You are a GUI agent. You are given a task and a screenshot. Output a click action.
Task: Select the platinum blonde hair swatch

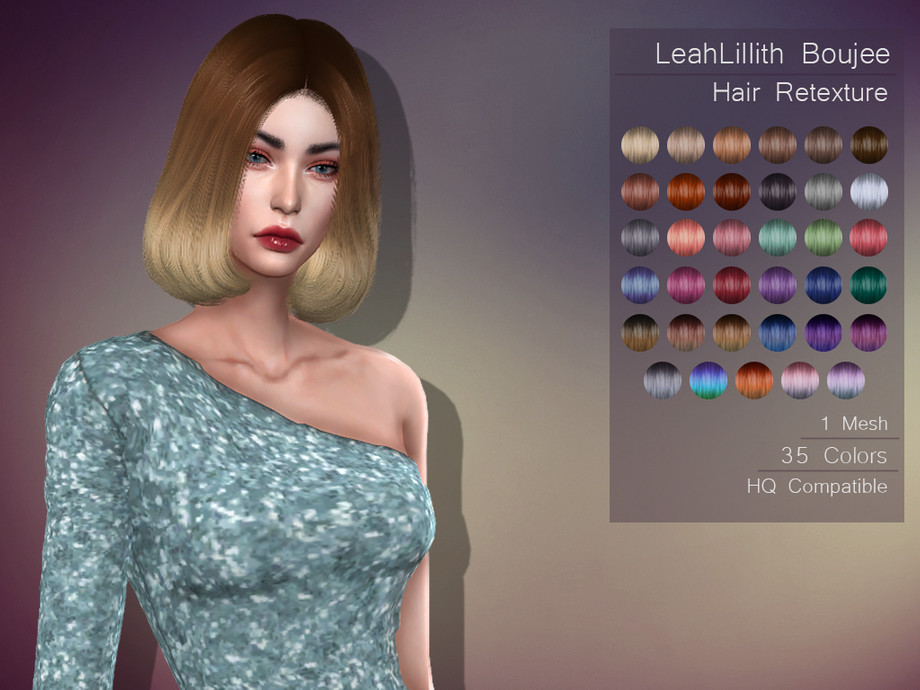tap(640, 145)
